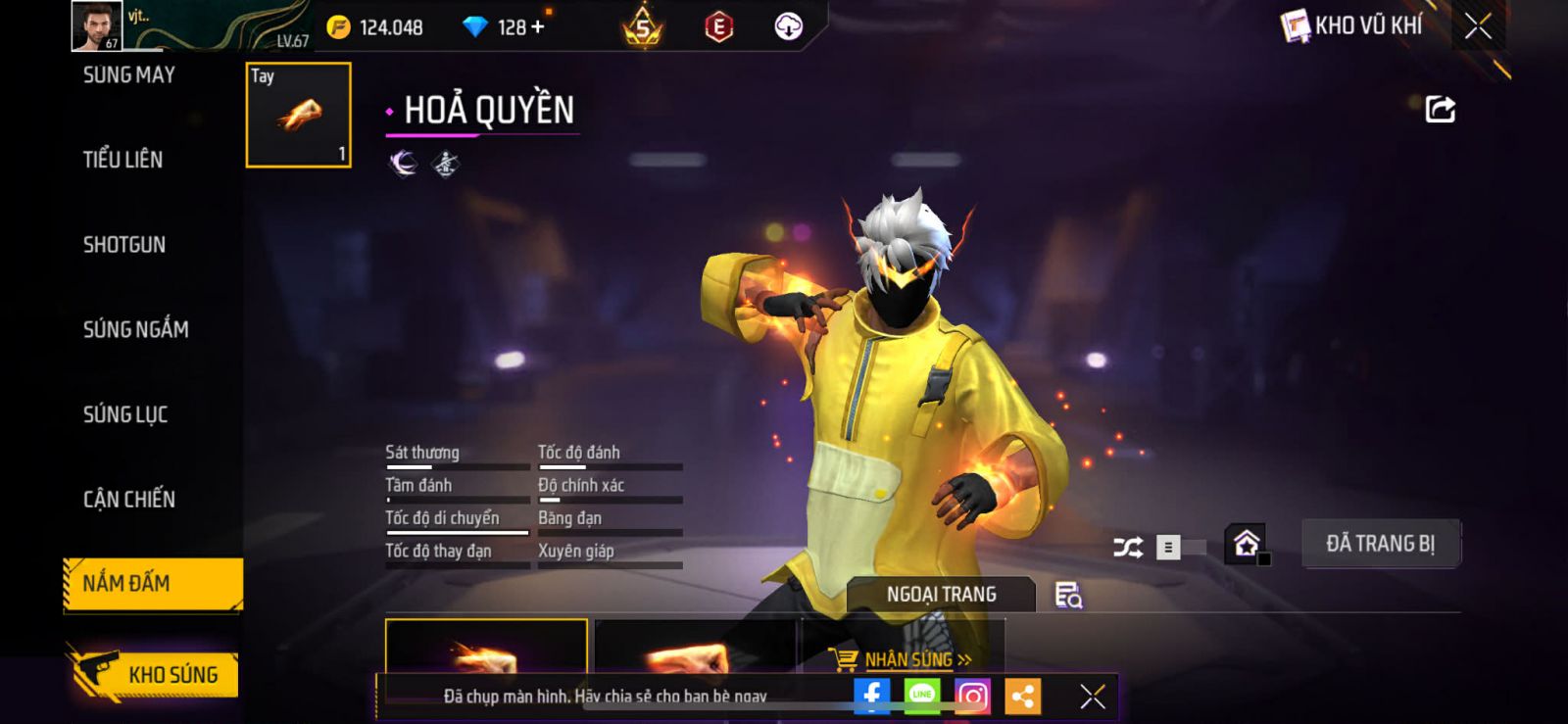Switch to the TIỂU LIÊN category
Viewport: 1568px width, 724px height.
[x=122, y=160]
